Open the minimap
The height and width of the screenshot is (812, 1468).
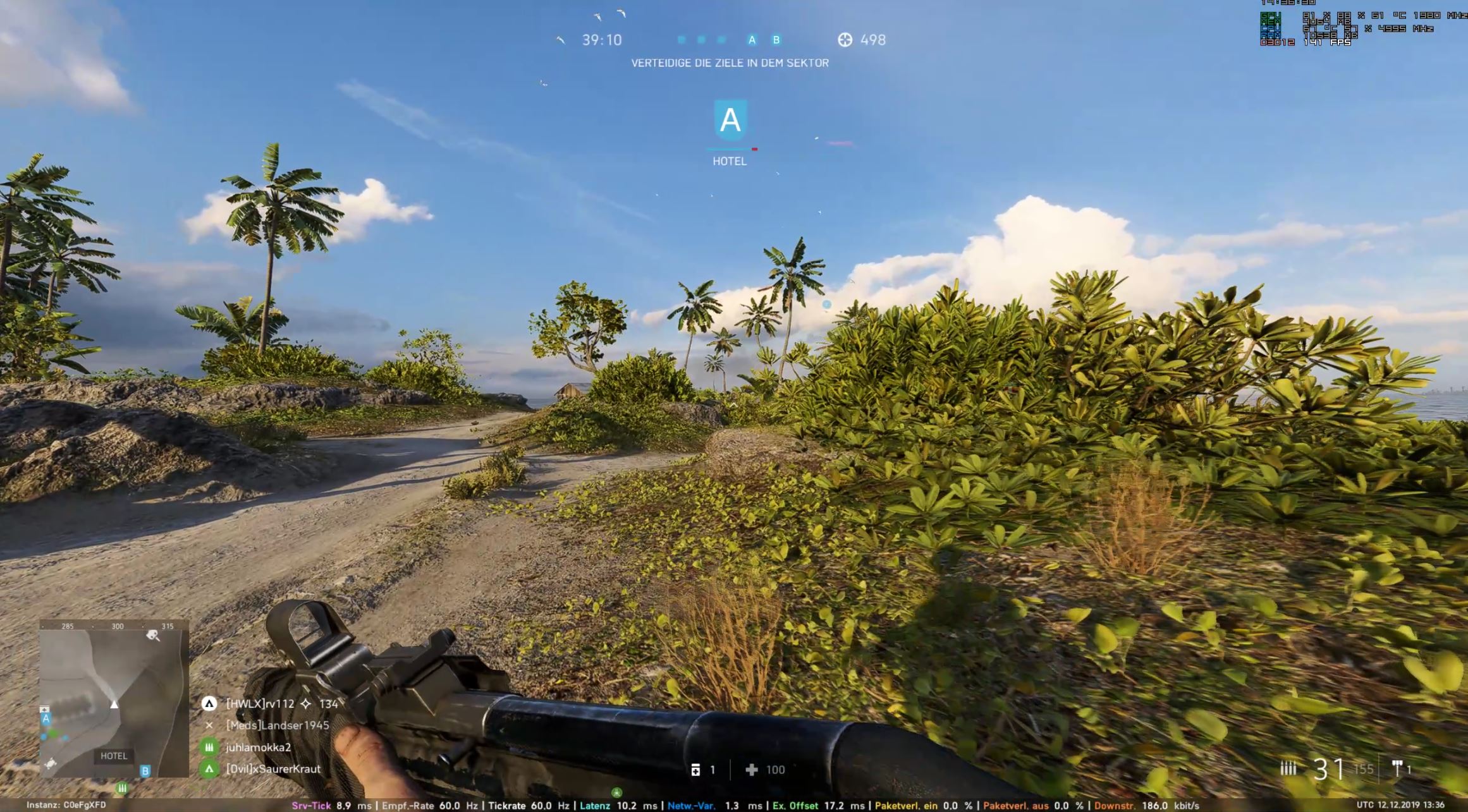coord(114,698)
